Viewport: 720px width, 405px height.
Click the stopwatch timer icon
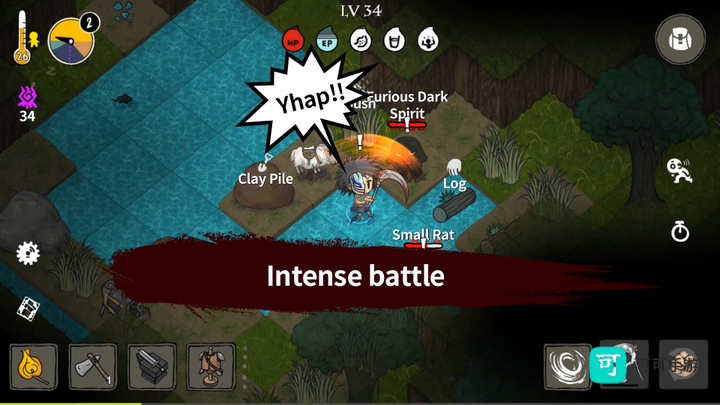(680, 232)
